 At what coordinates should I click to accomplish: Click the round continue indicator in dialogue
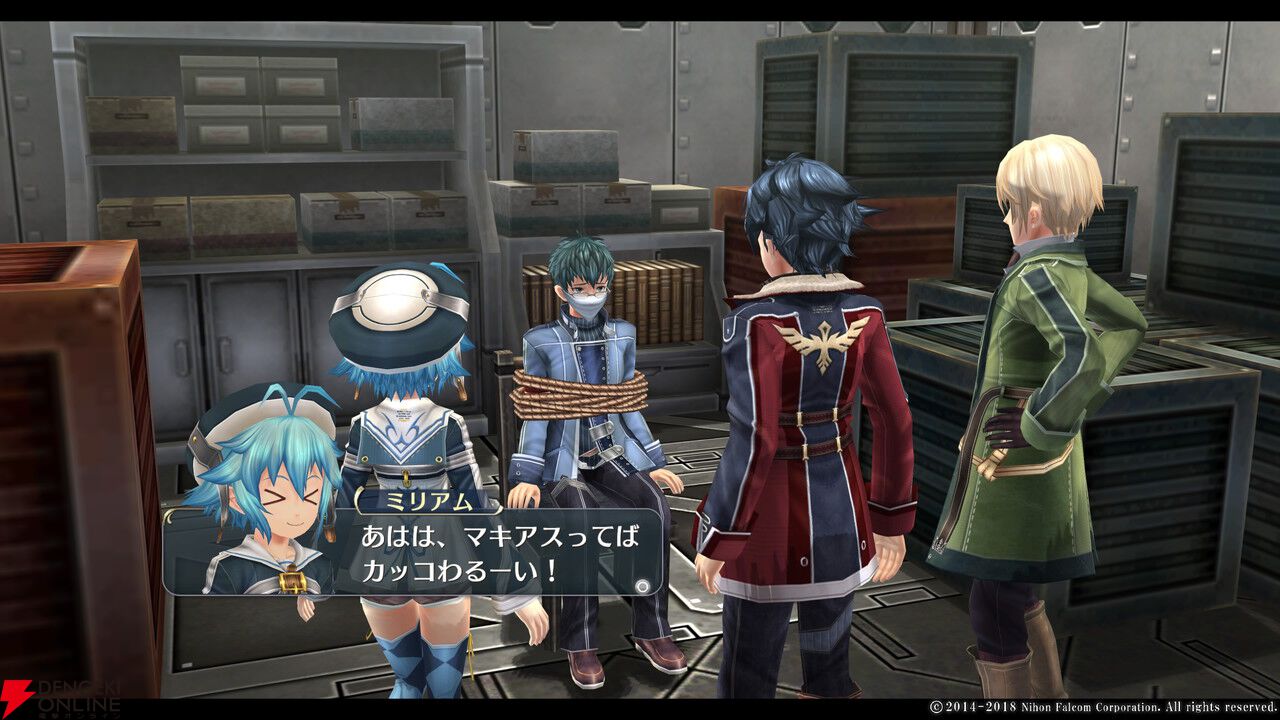click(x=643, y=586)
